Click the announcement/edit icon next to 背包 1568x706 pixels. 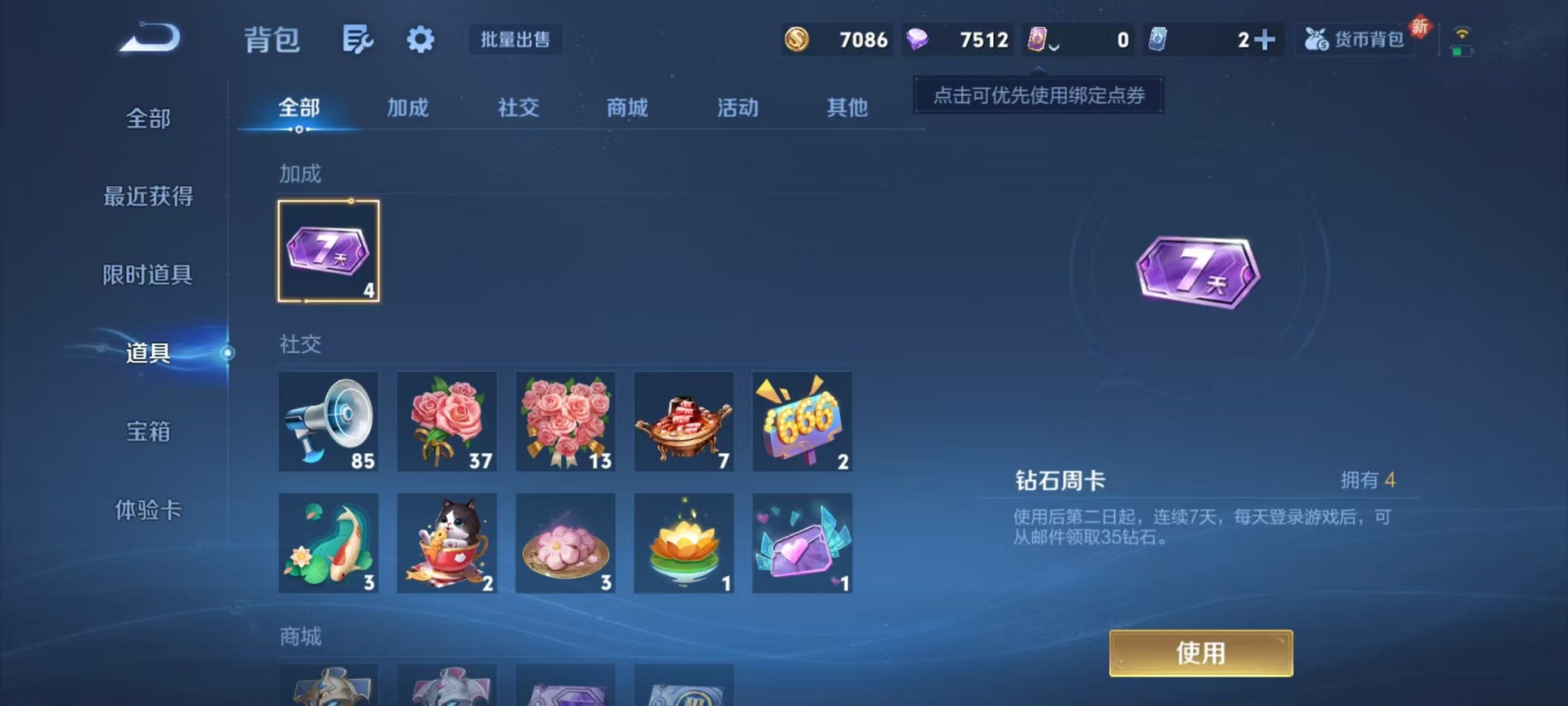pyautogui.click(x=358, y=40)
